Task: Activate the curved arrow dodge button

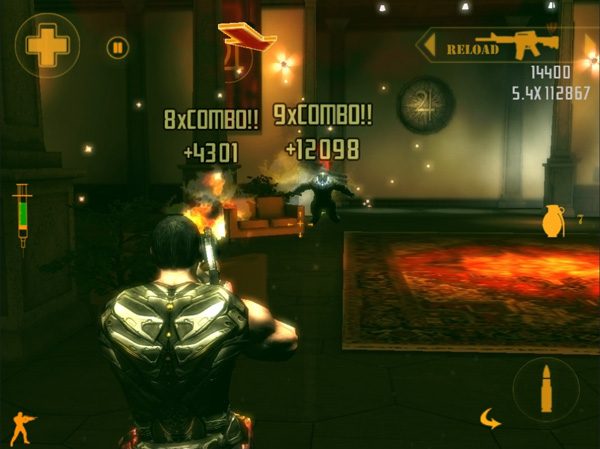Action: 489,418
